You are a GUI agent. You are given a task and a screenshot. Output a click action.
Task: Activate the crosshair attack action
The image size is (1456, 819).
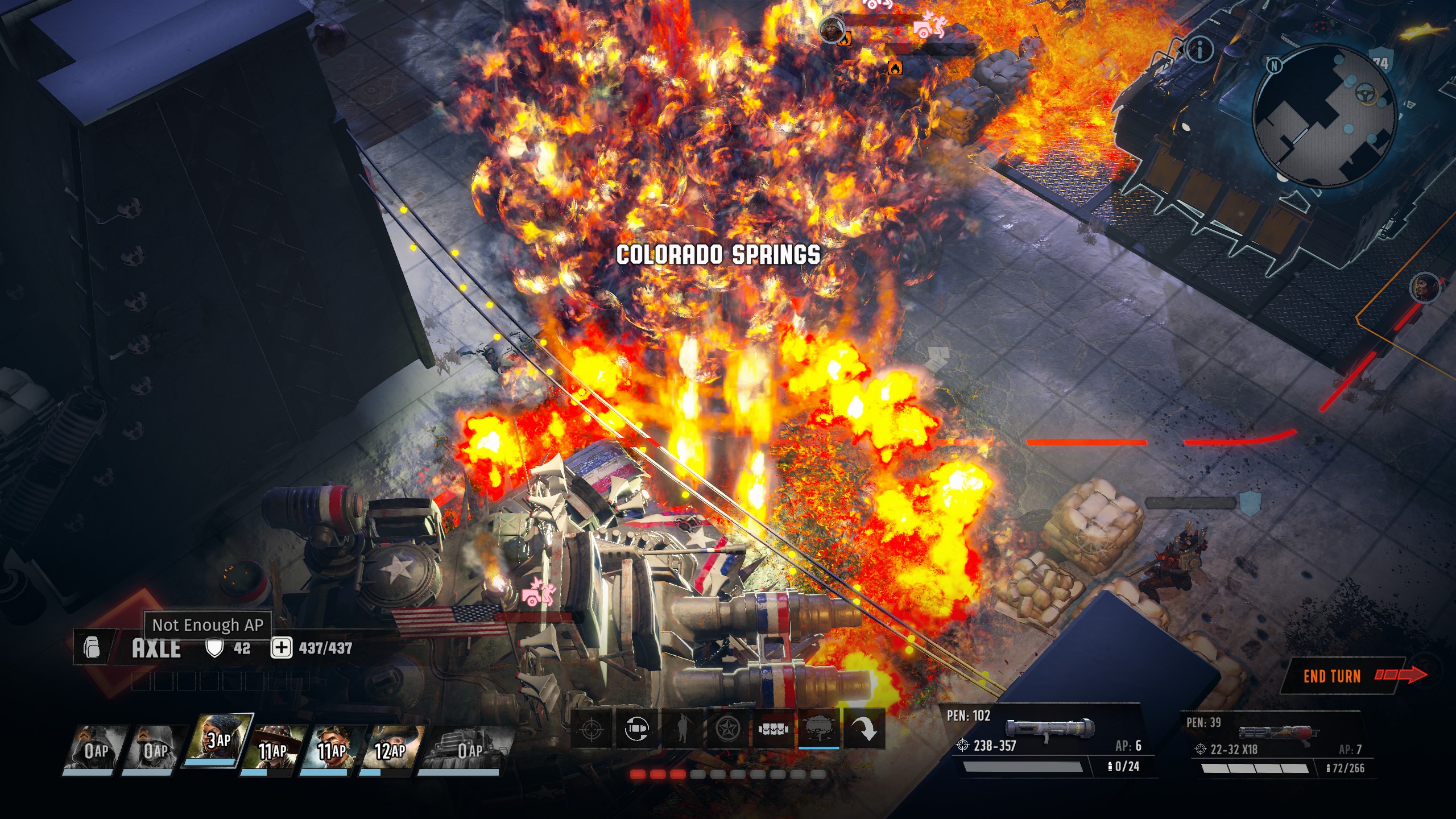tap(591, 729)
